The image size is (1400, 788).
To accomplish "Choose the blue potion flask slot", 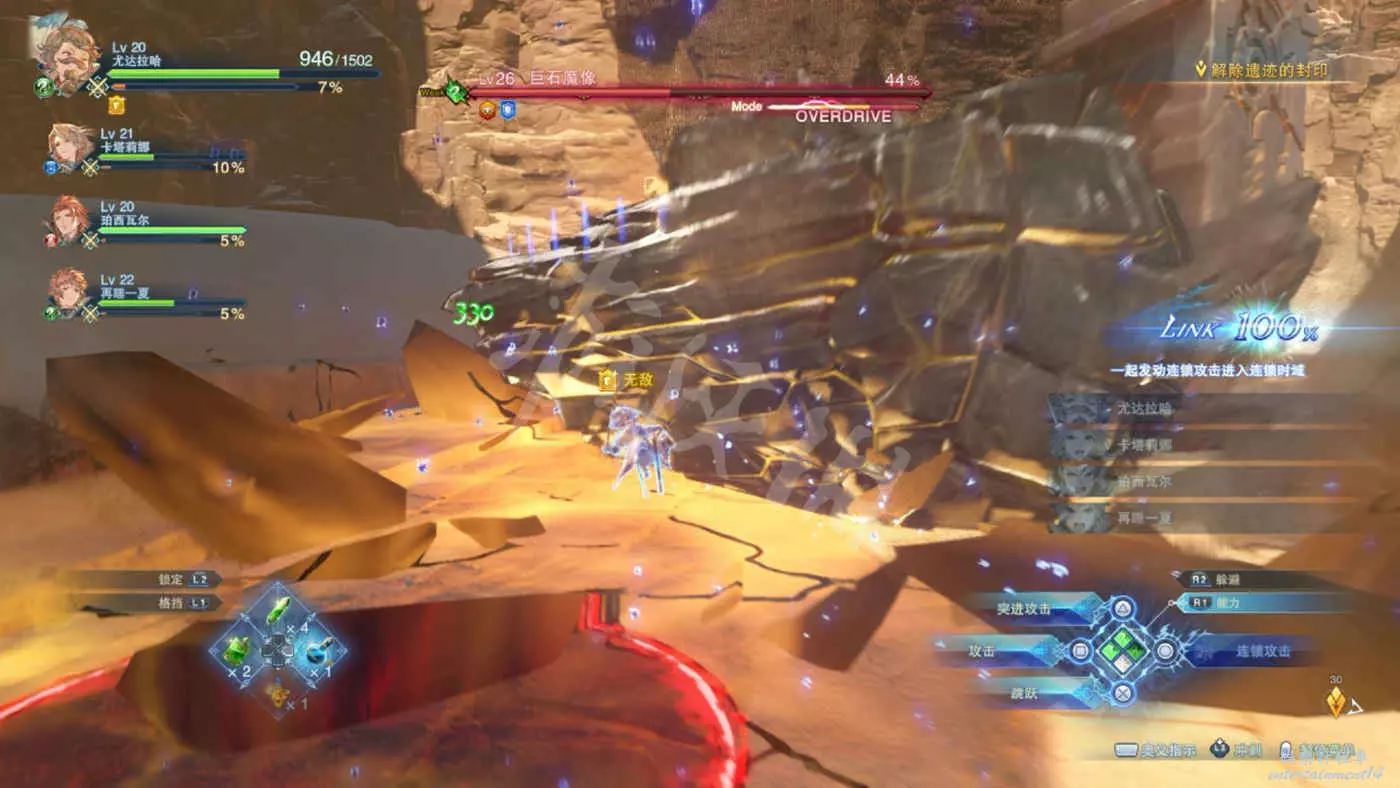I will click(x=317, y=651).
